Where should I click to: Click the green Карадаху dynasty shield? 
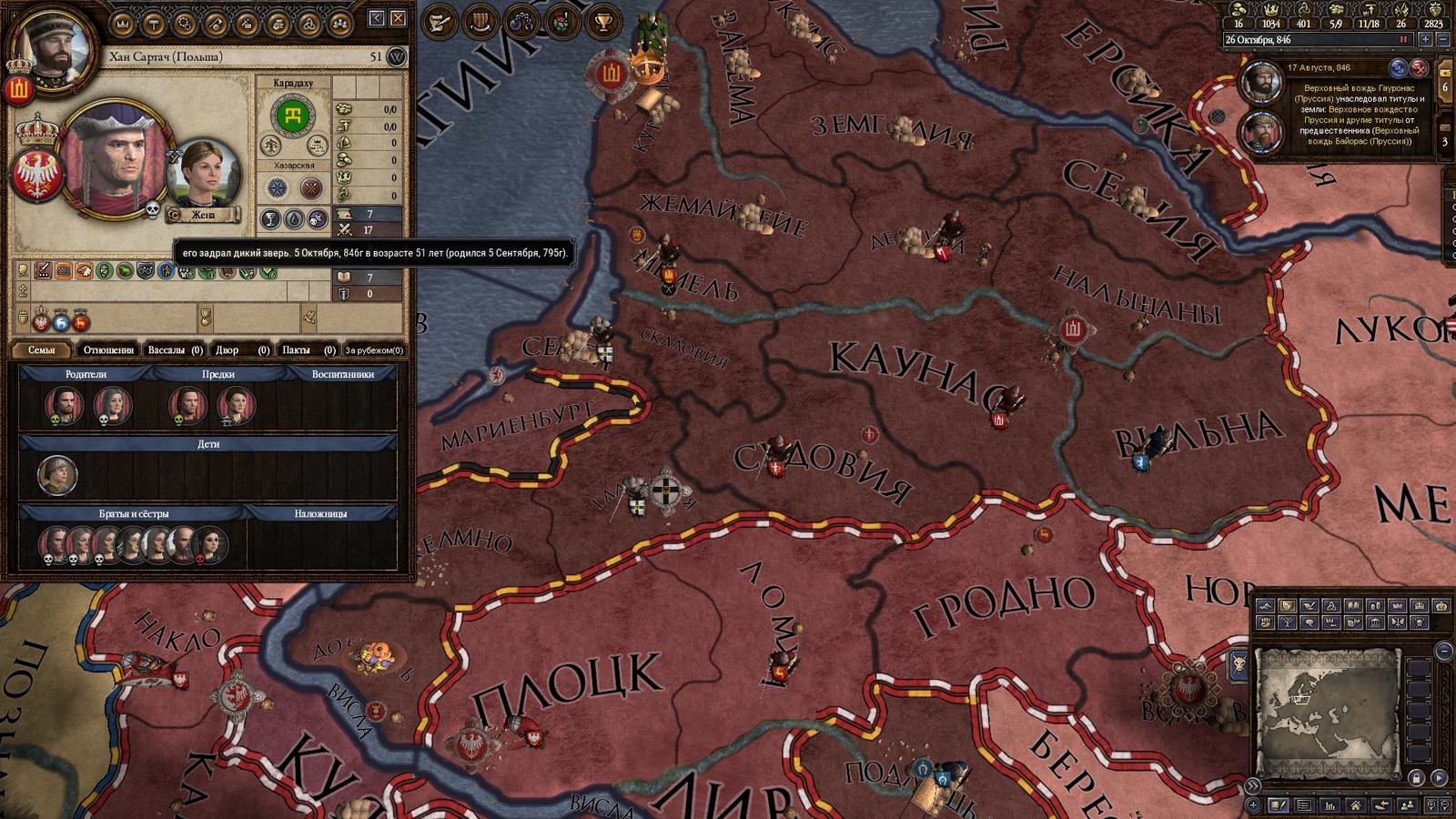293,116
